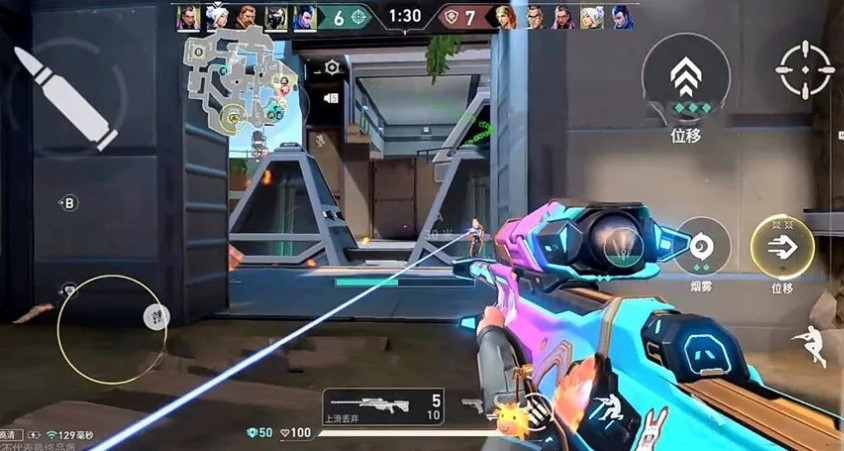This screenshot has width=844, height=451.
Task: Toggle the speaker sound icon
Action: [x=332, y=97]
